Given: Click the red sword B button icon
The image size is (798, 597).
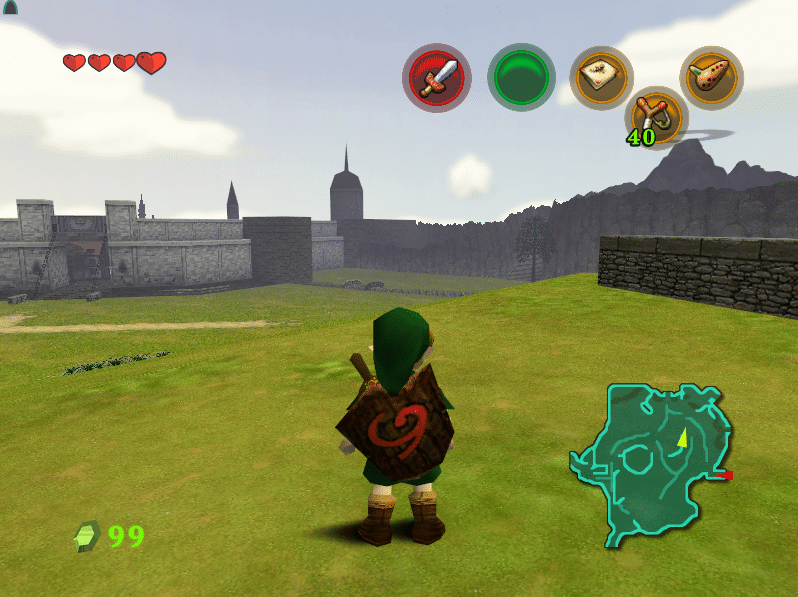Looking at the screenshot, I should click(437, 77).
